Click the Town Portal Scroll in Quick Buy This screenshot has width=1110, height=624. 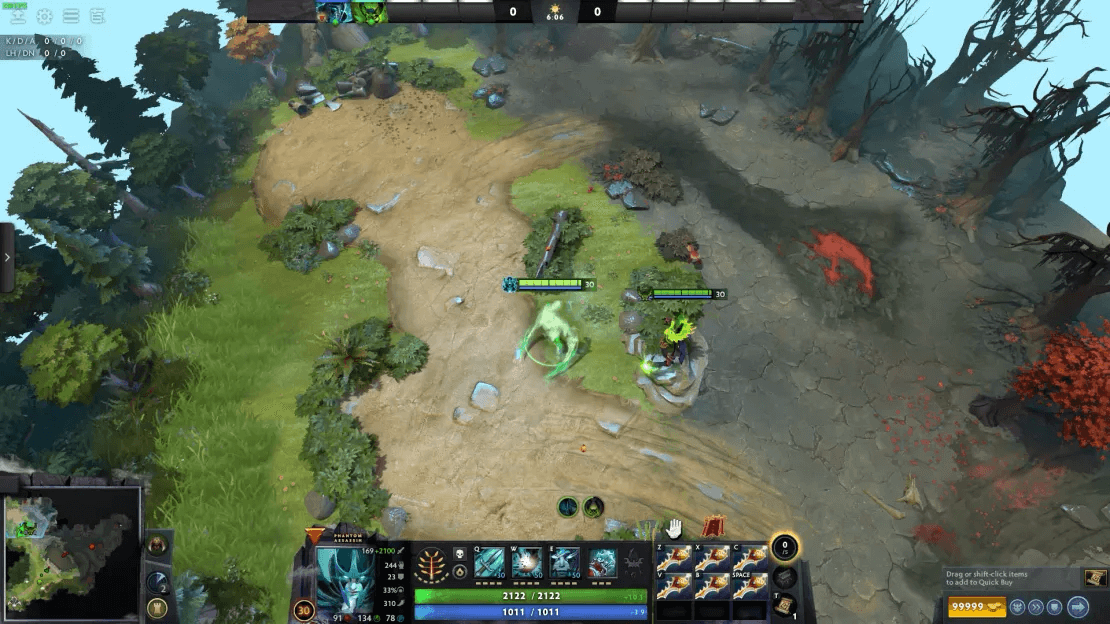pos(1095,578)
